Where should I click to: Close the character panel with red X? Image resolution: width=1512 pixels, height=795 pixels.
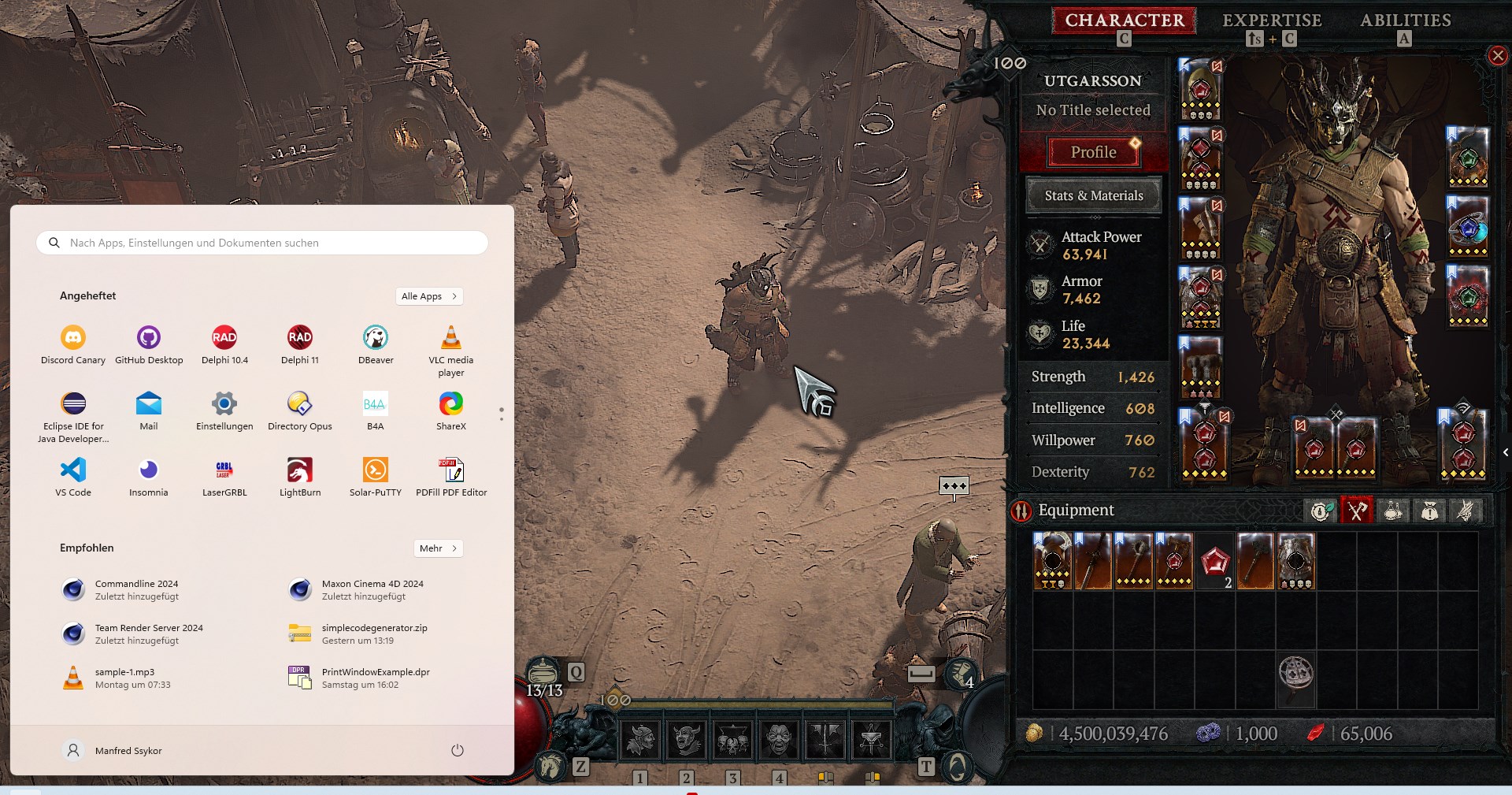tap(1497, 55)
